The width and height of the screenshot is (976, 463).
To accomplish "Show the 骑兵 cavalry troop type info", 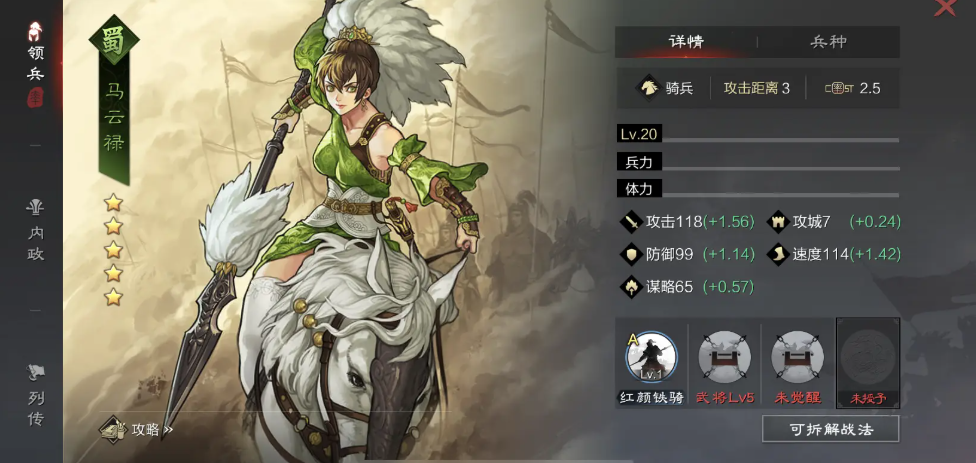I will [x=667, y=88].
